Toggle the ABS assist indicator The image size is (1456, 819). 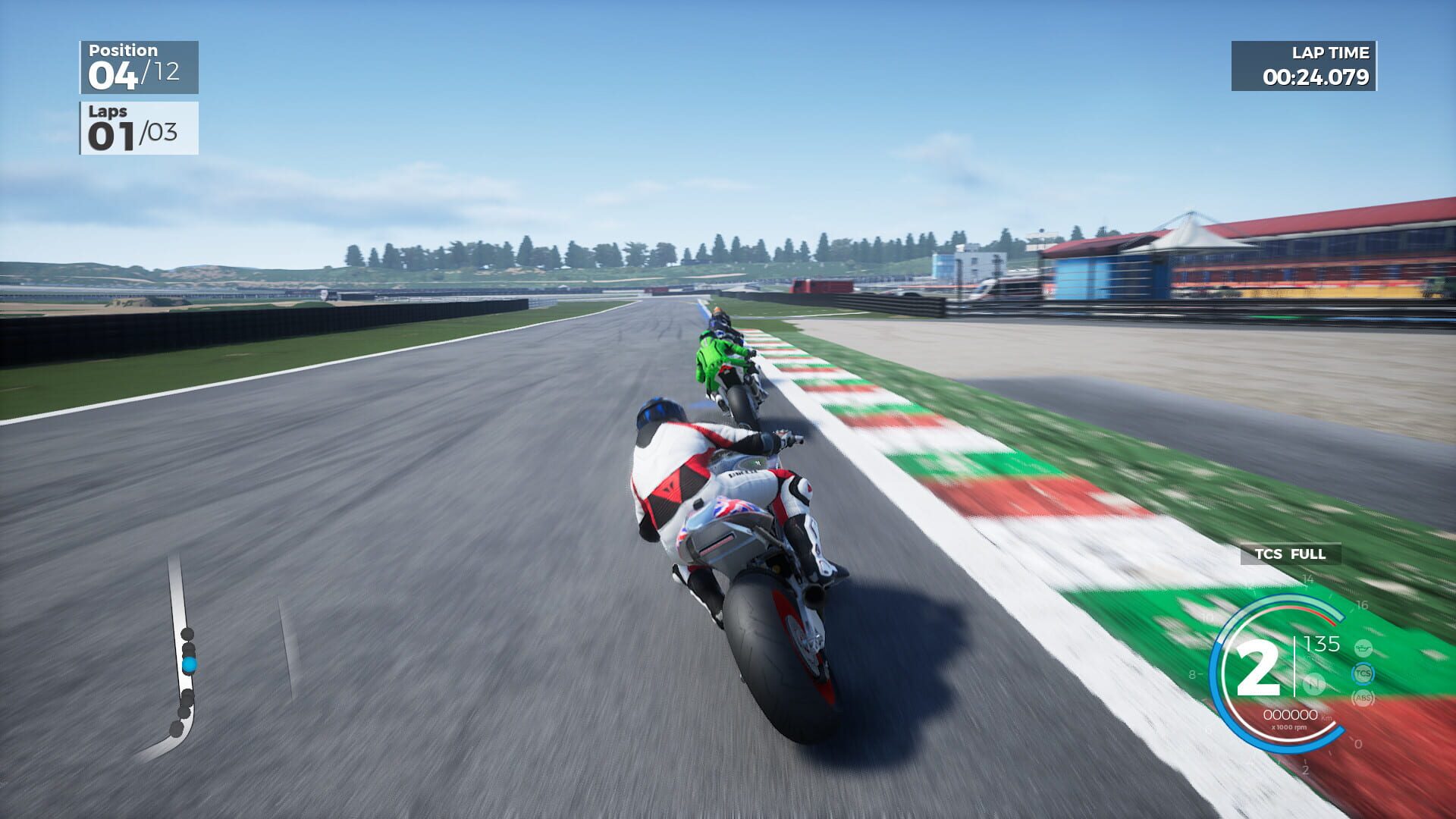click(1363, 698)
